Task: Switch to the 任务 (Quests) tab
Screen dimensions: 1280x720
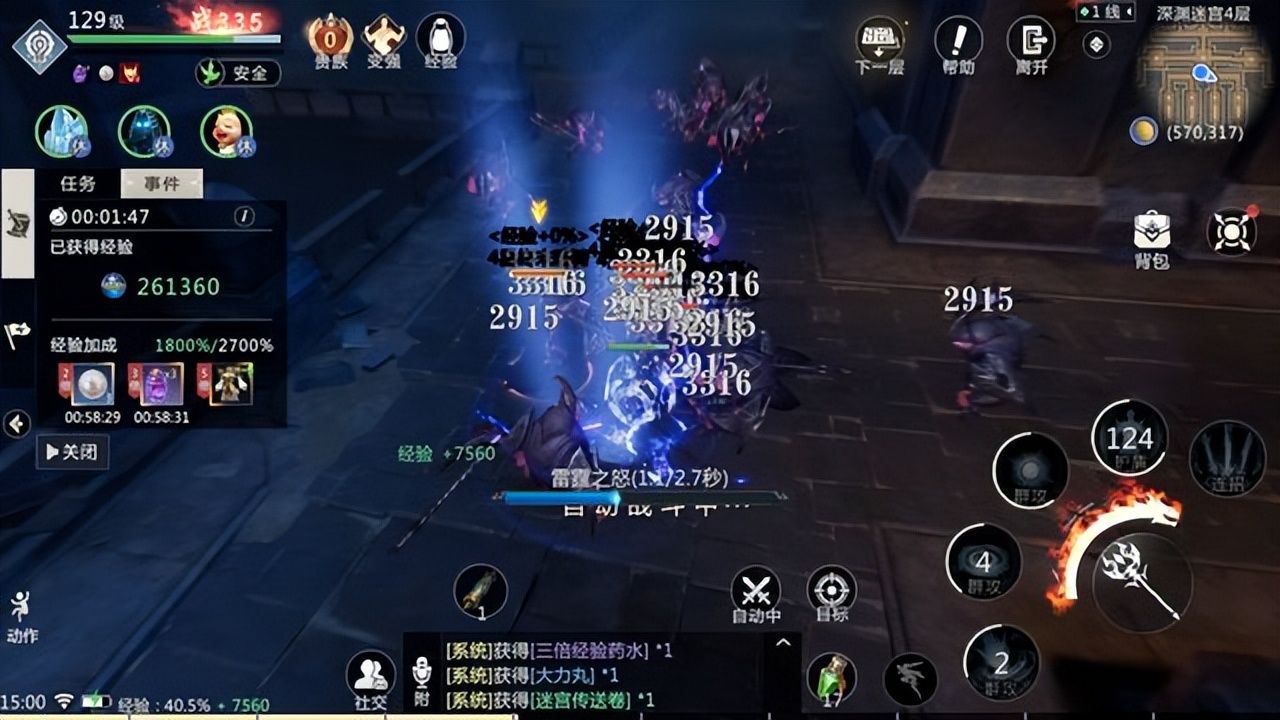Action: click(x=75, y=183)
